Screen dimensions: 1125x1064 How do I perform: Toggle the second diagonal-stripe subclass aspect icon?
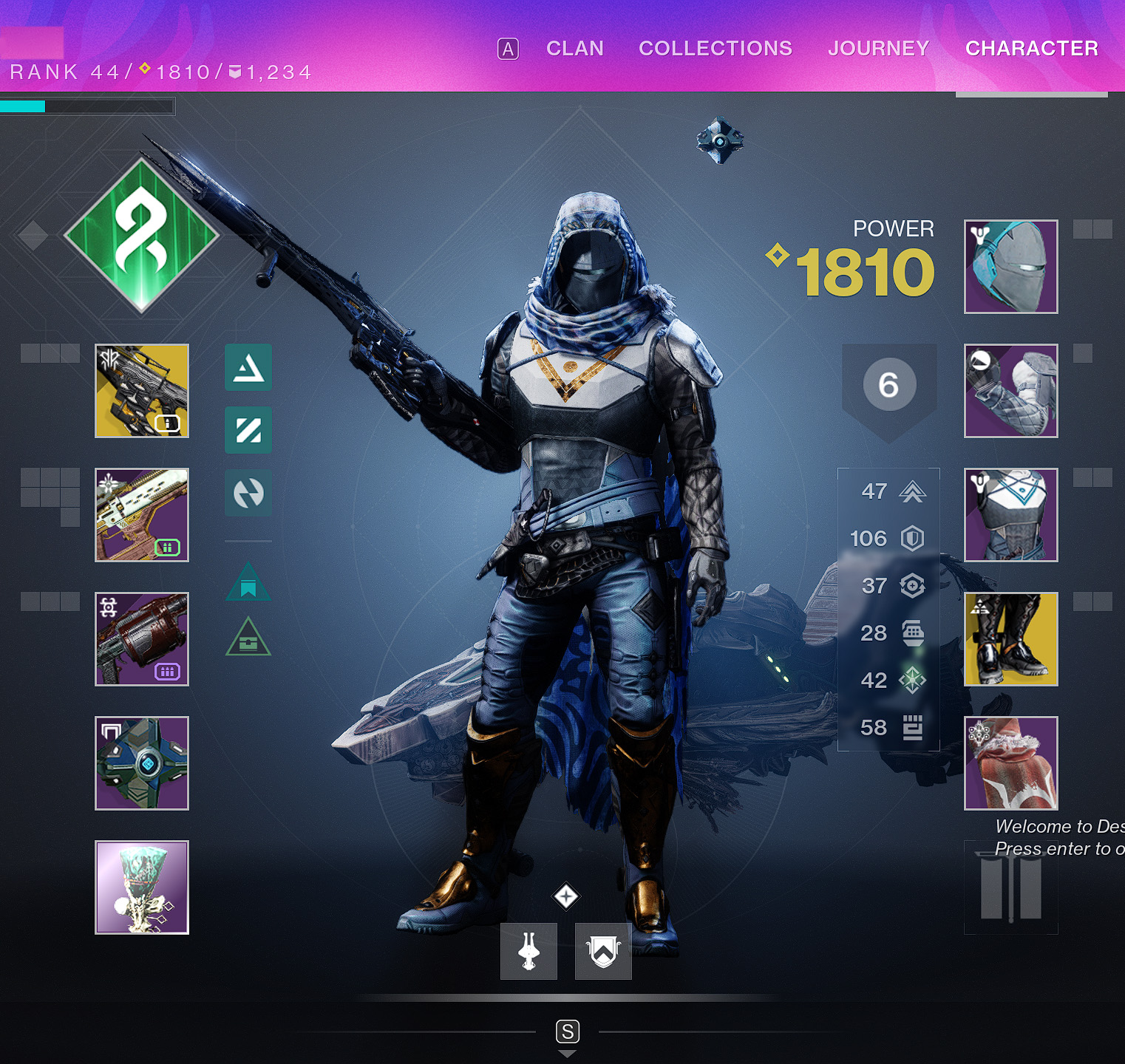tap(248, 430)
